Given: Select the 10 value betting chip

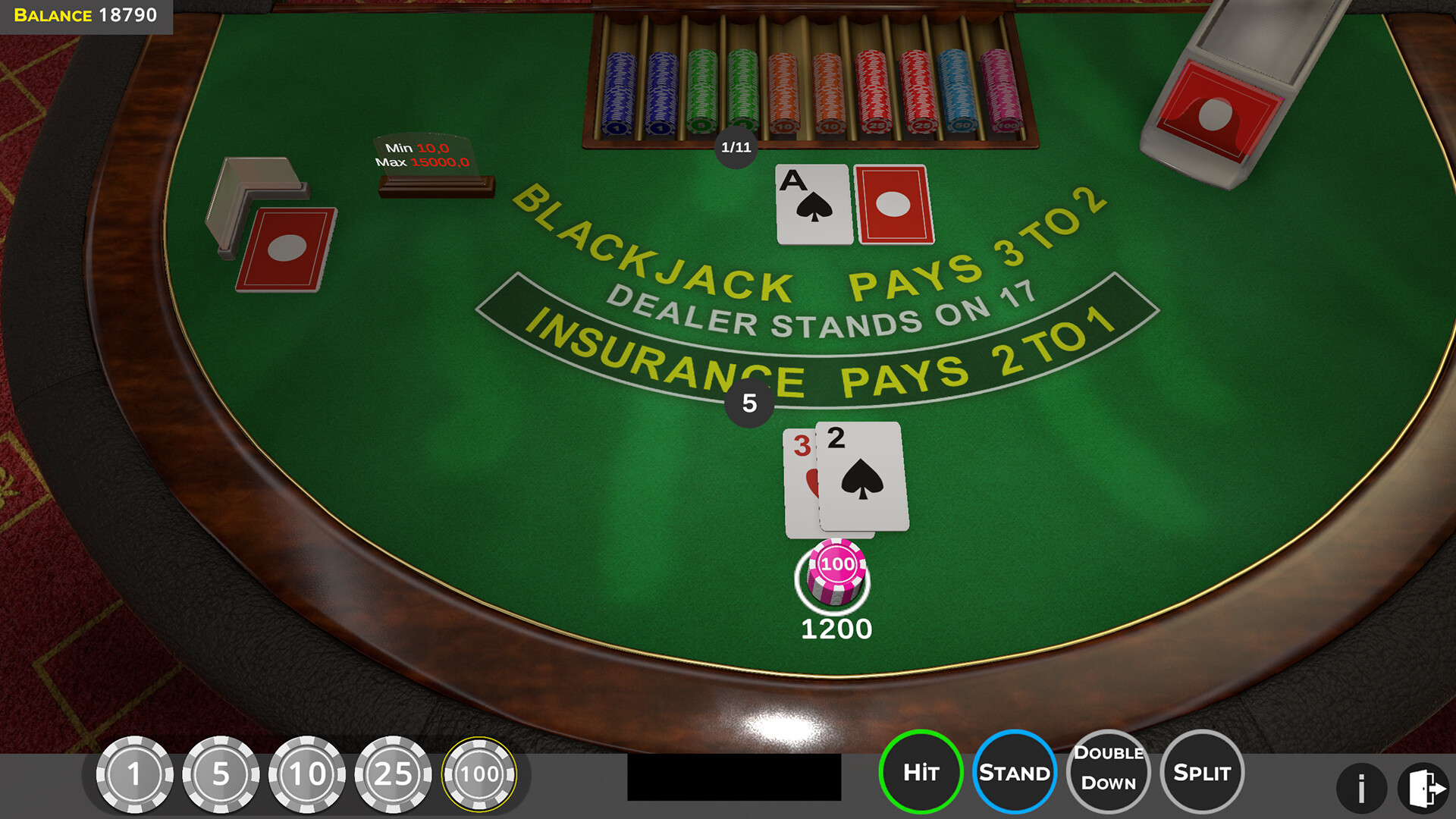Looking at the screenshot, I should tap(306, 775).
